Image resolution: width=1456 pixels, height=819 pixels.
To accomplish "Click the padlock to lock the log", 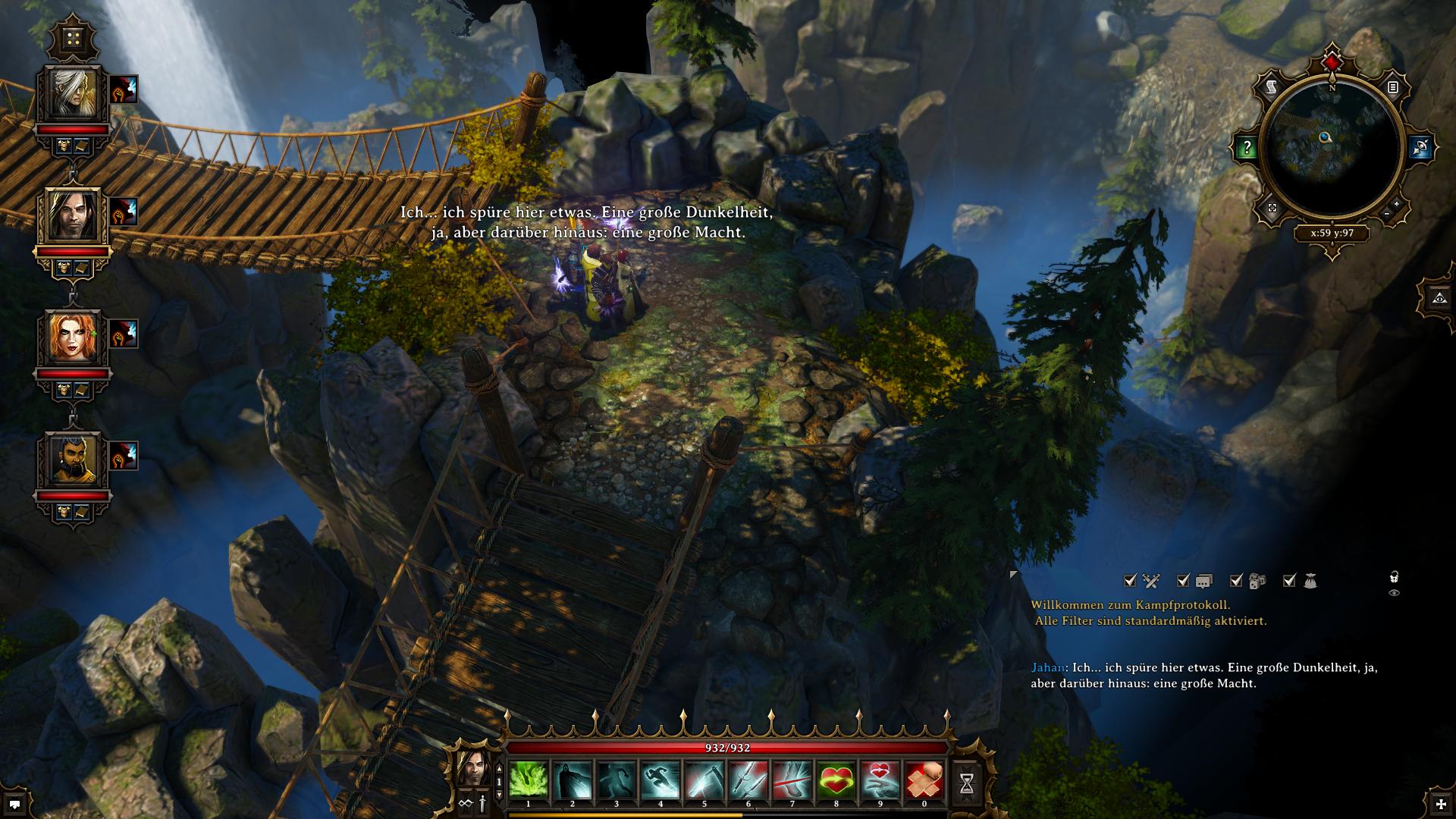I will [x=1394, y=578].
